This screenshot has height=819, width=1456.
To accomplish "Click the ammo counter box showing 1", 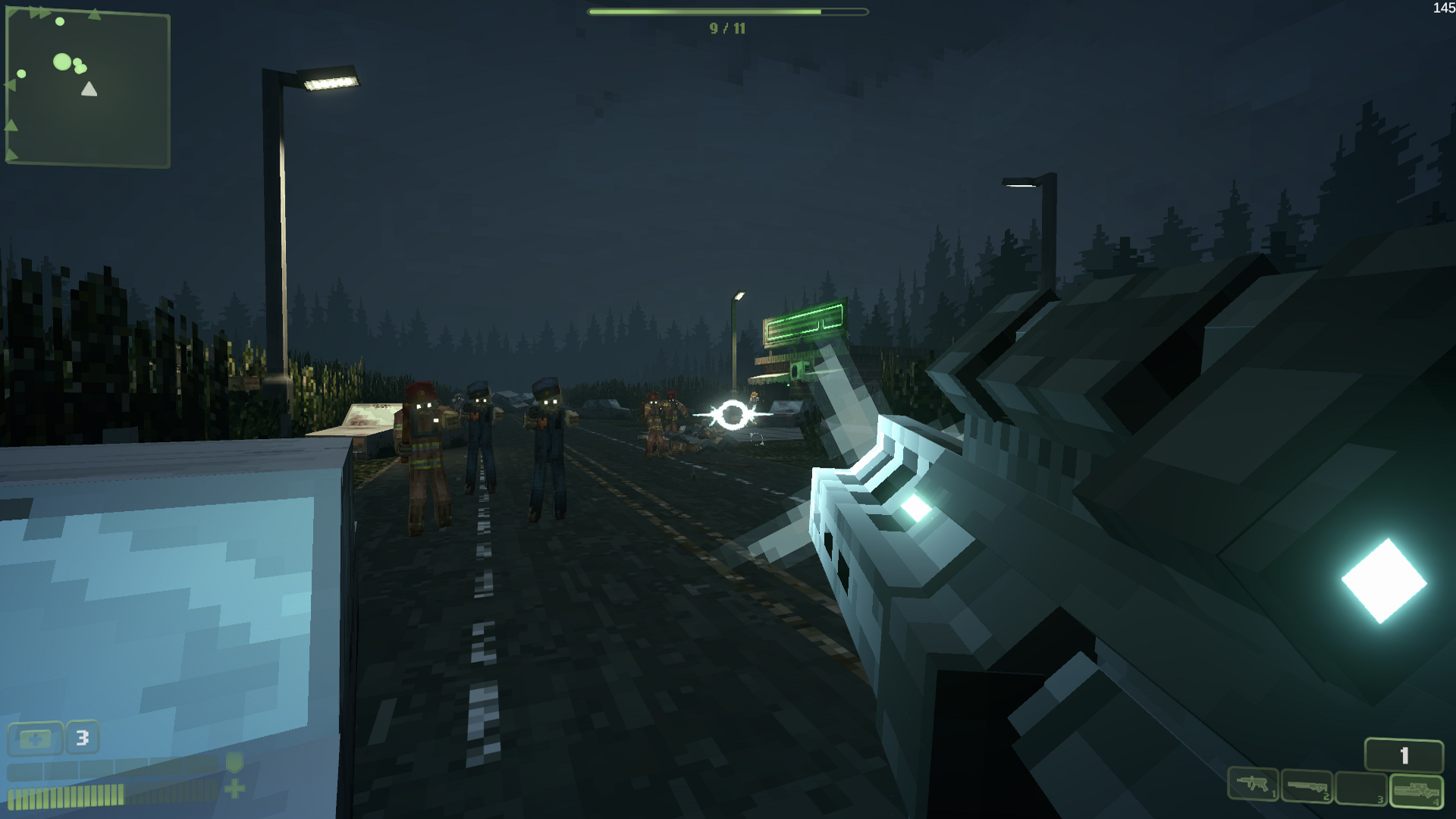I will [x=1404, y=753].
